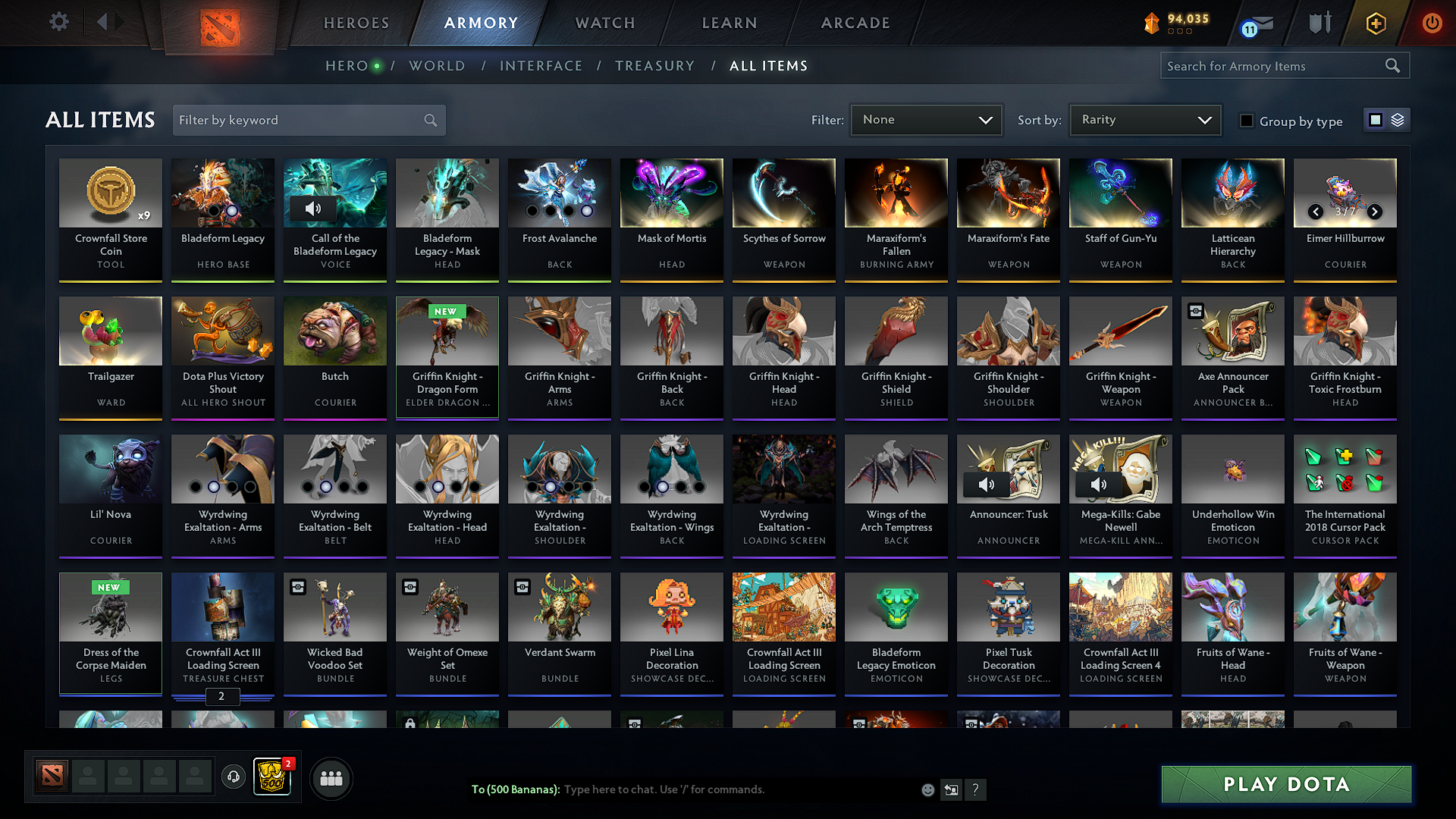The image size is (1456, 819).
Task: Open the Sort by Rarity dropdown
Action: [1144, 119]
